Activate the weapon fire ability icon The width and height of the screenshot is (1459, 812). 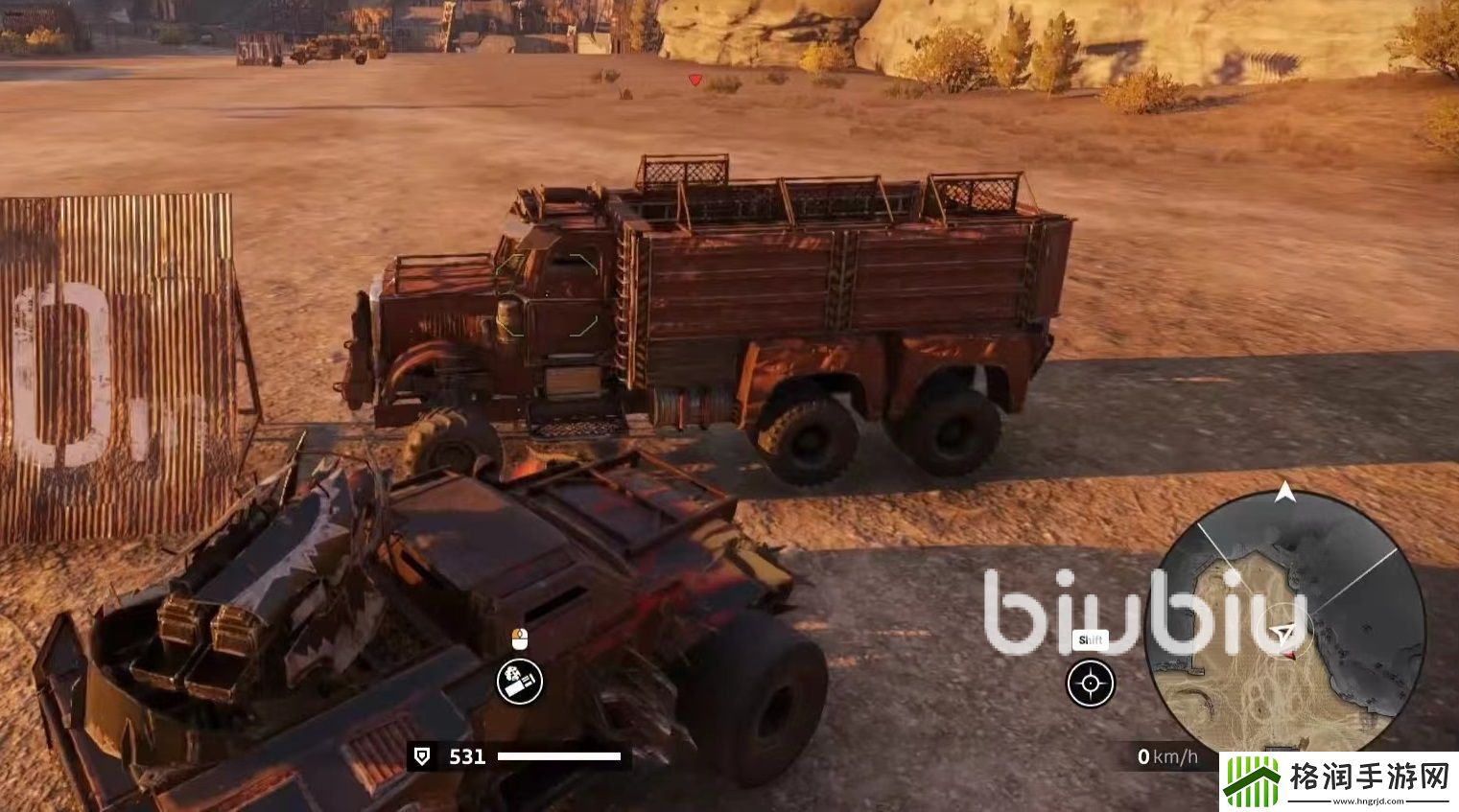[x=520, y=682]
